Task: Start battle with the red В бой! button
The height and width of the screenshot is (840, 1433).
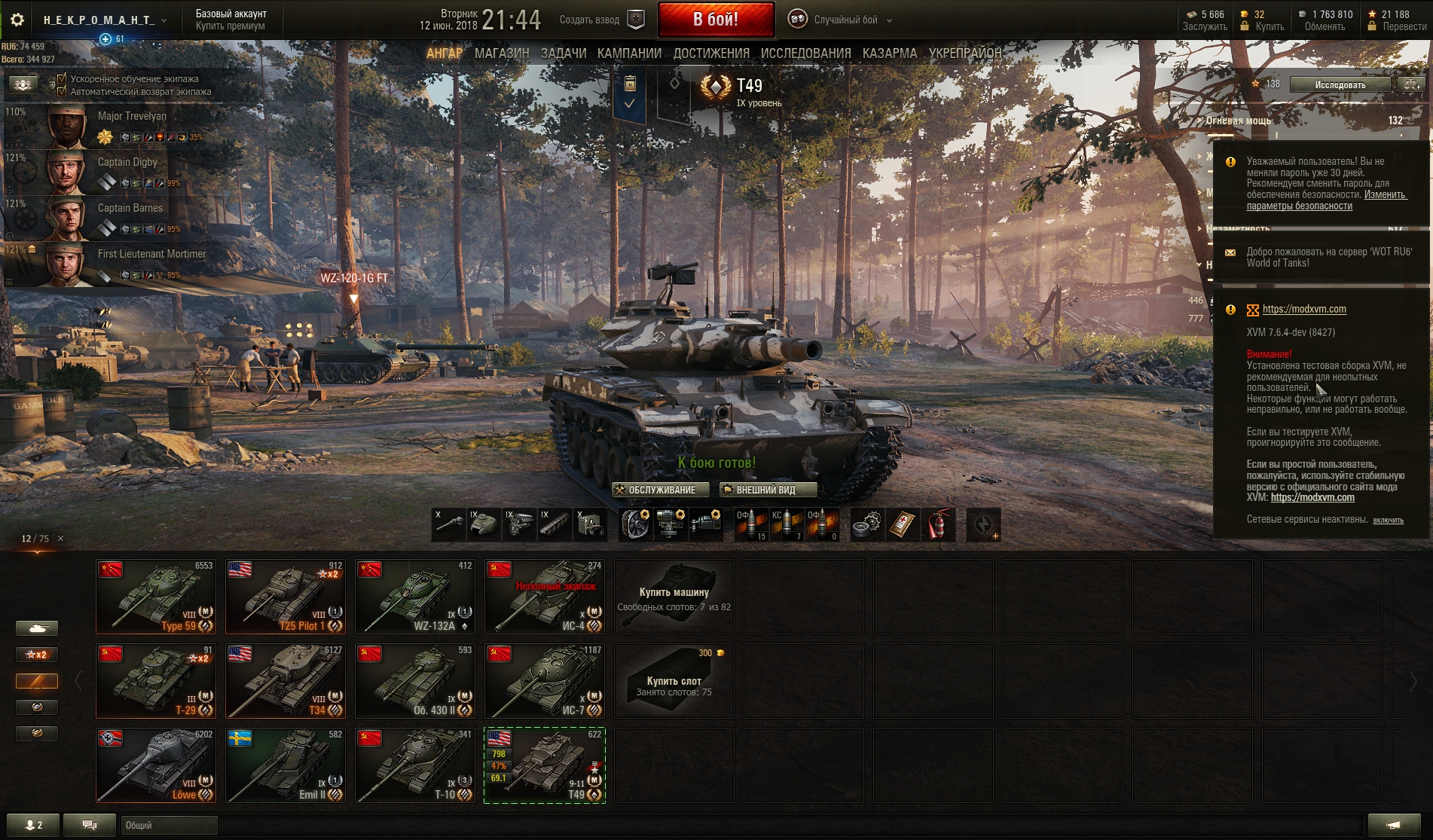Action: tap(716, 20)
